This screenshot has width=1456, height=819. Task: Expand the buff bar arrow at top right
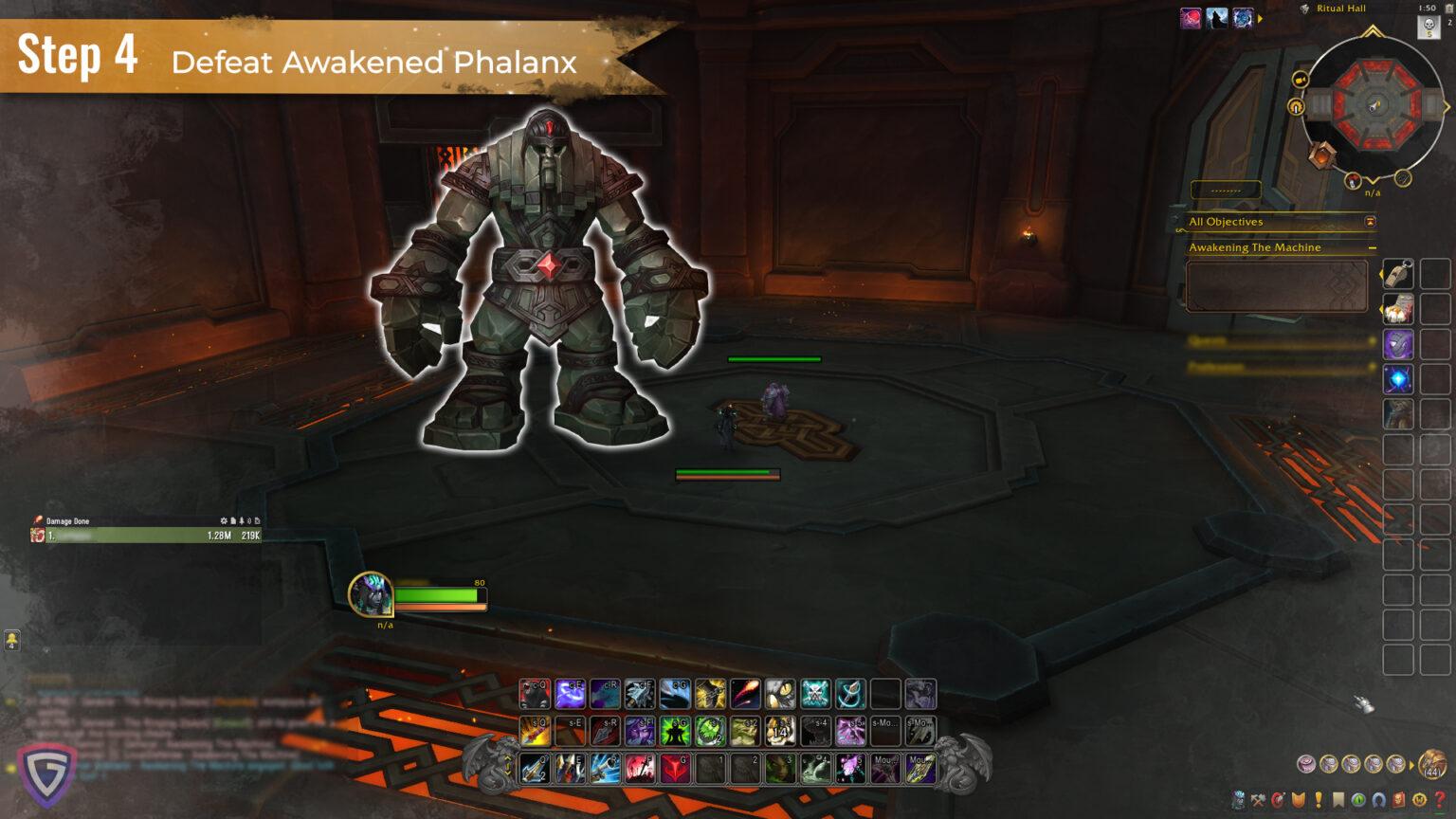pyautogui.click(x=1261, y=16)
